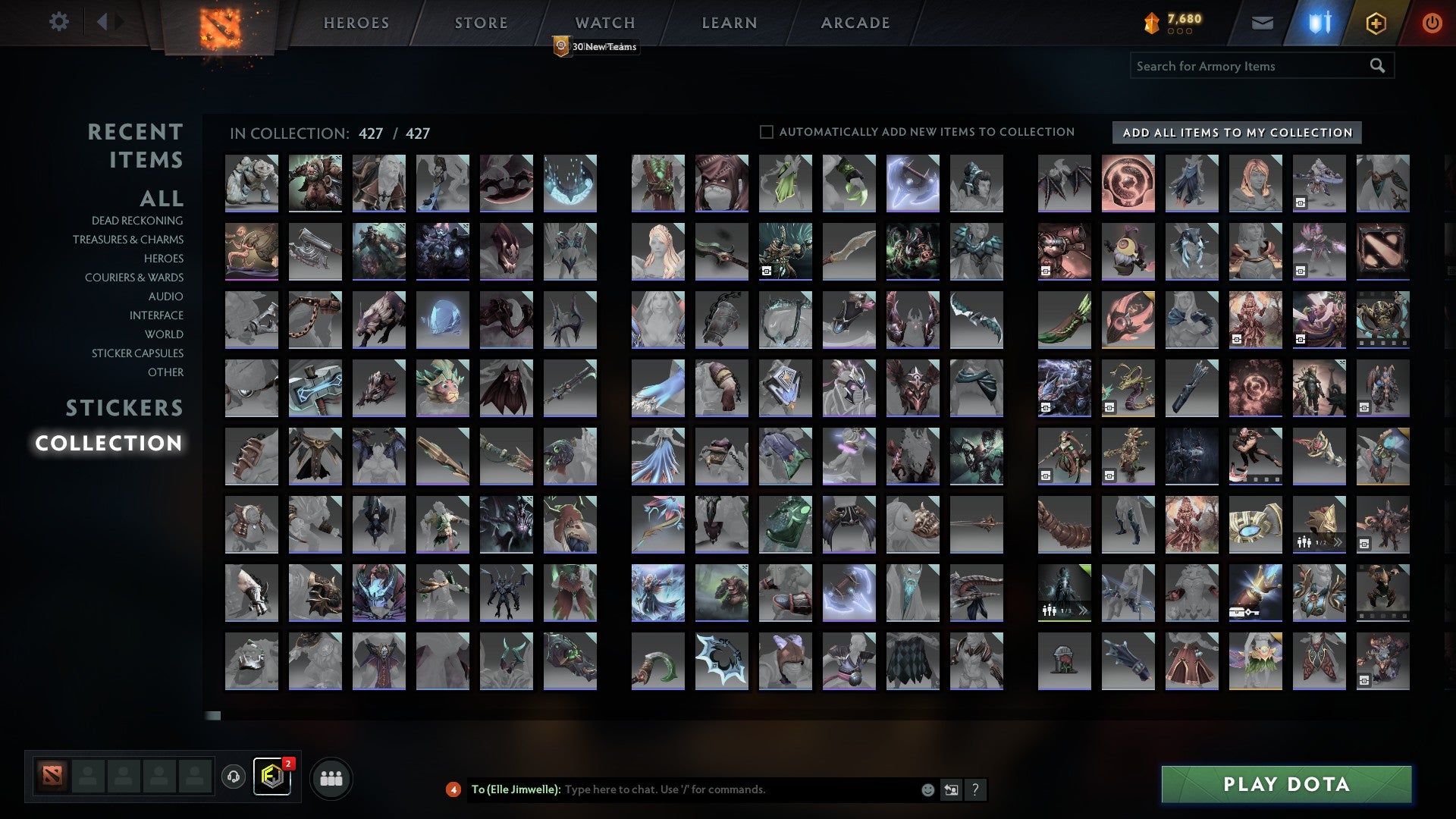Viewport: 1456px width, 819px height.
Task: Switch to the WATCH tab
Action: [x=604, y=23]
